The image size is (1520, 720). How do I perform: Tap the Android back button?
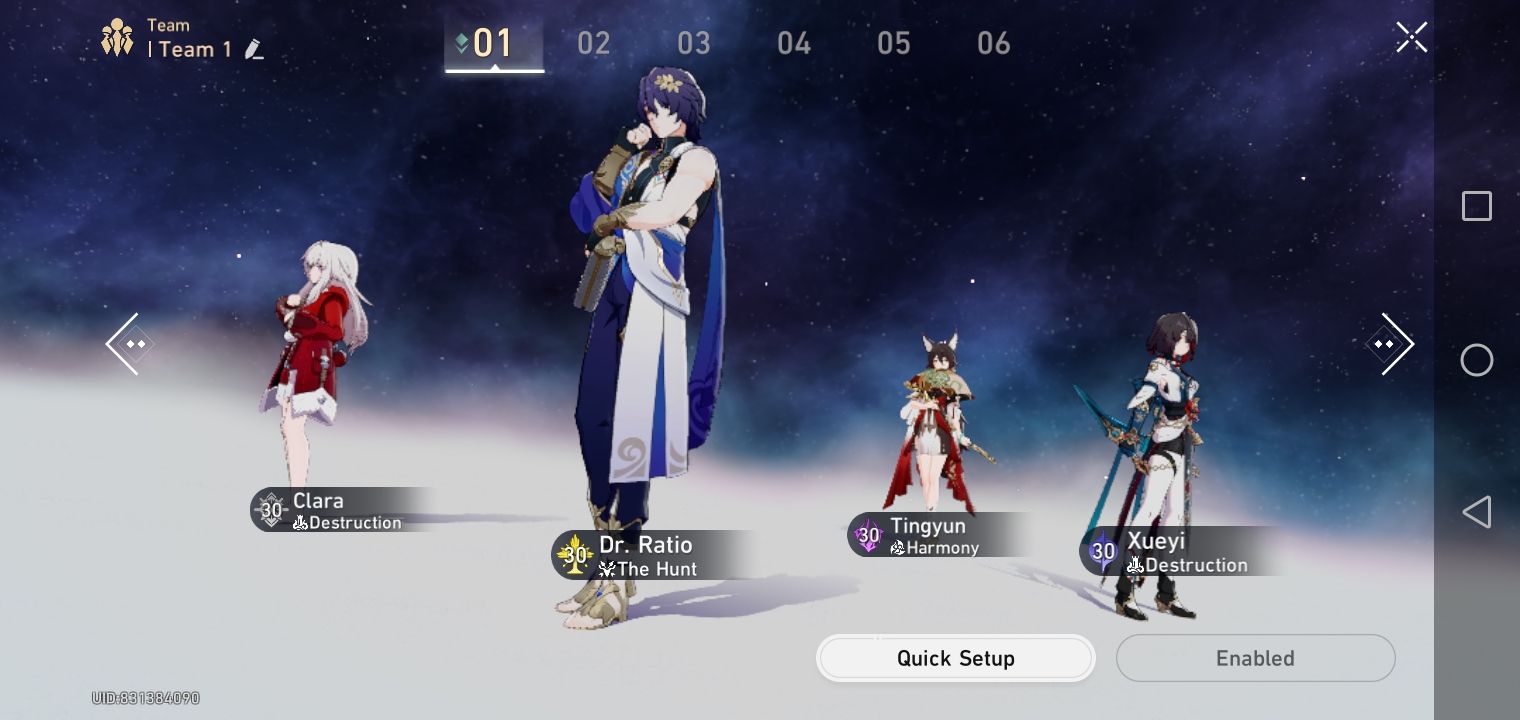1476,512
